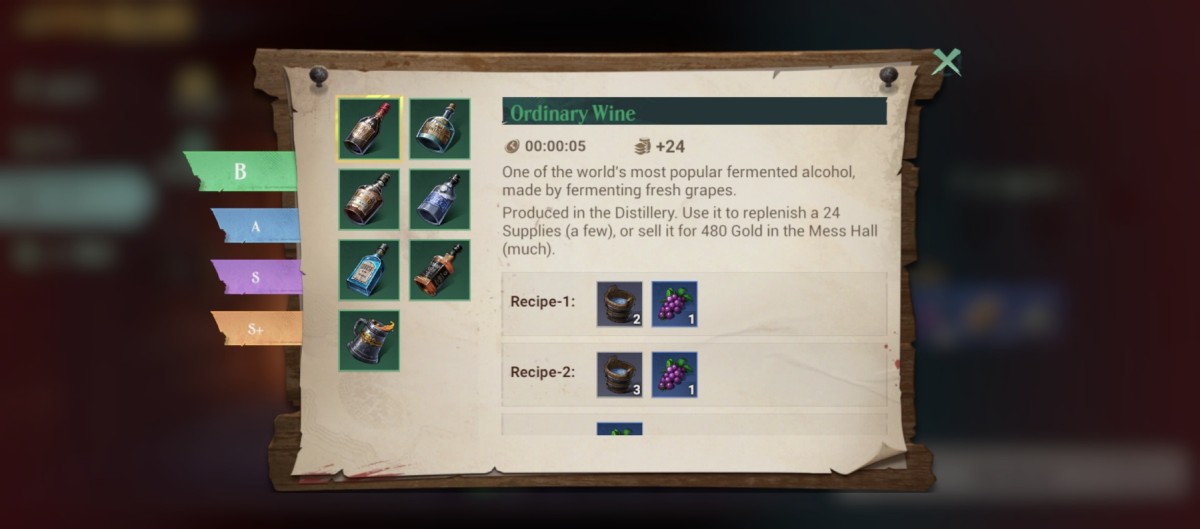
Task: Choose the round teal glass bottle
Action: (x=439, y=128)
